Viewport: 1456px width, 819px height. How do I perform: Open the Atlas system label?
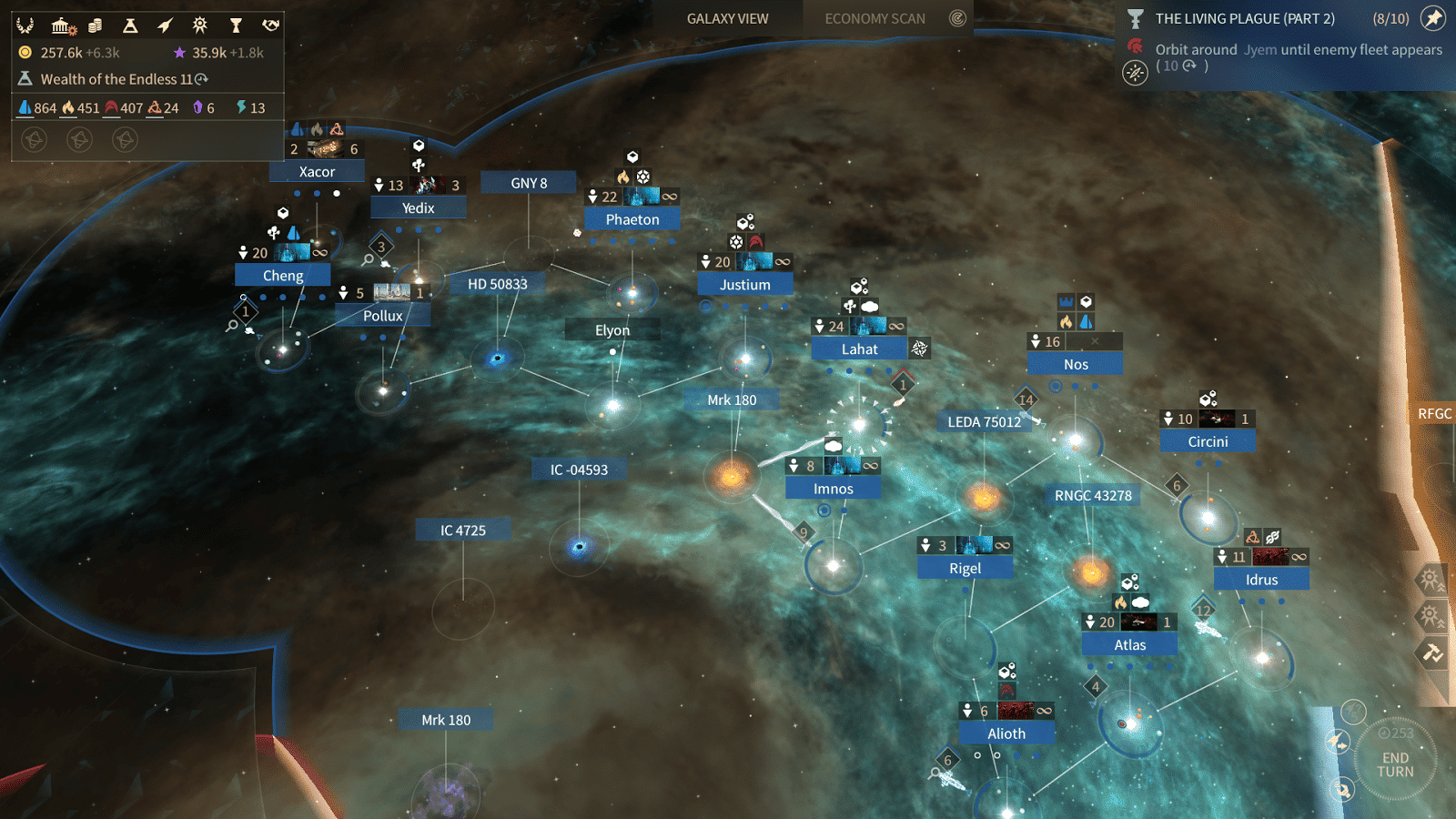(x=1129, y=644)
